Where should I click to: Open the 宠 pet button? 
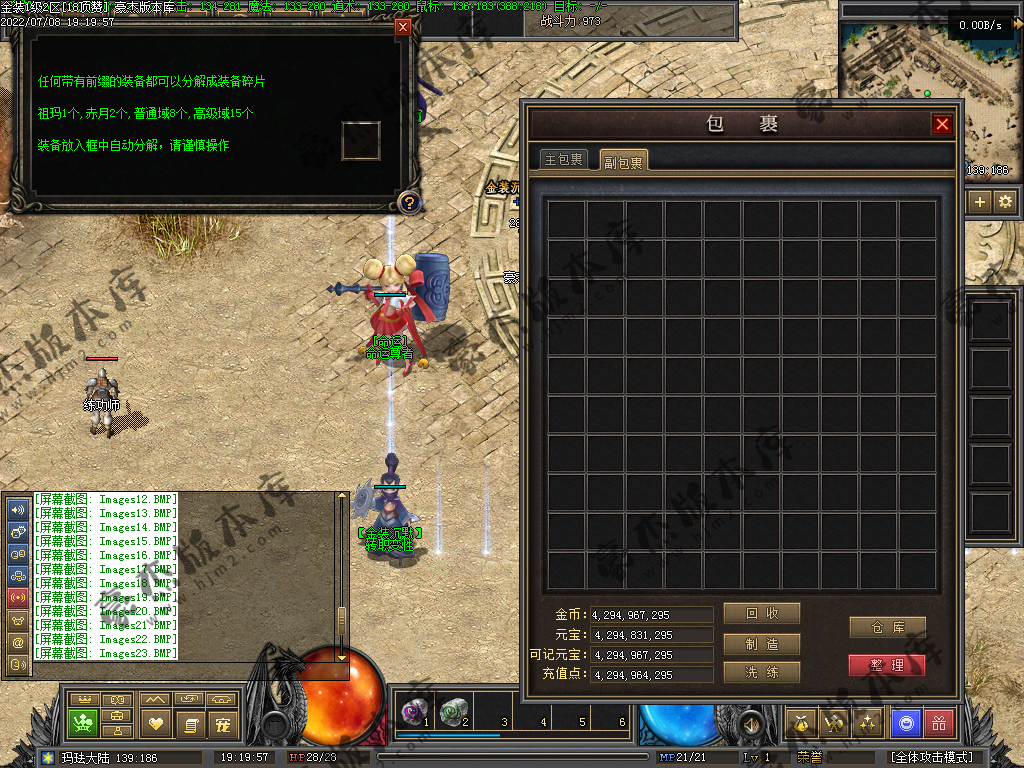pos(223,722)
